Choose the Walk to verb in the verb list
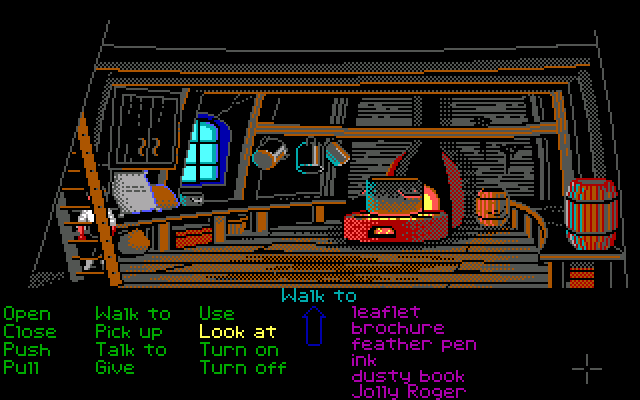The height and width of the screenshot is (400, 640). pos(132,314)
